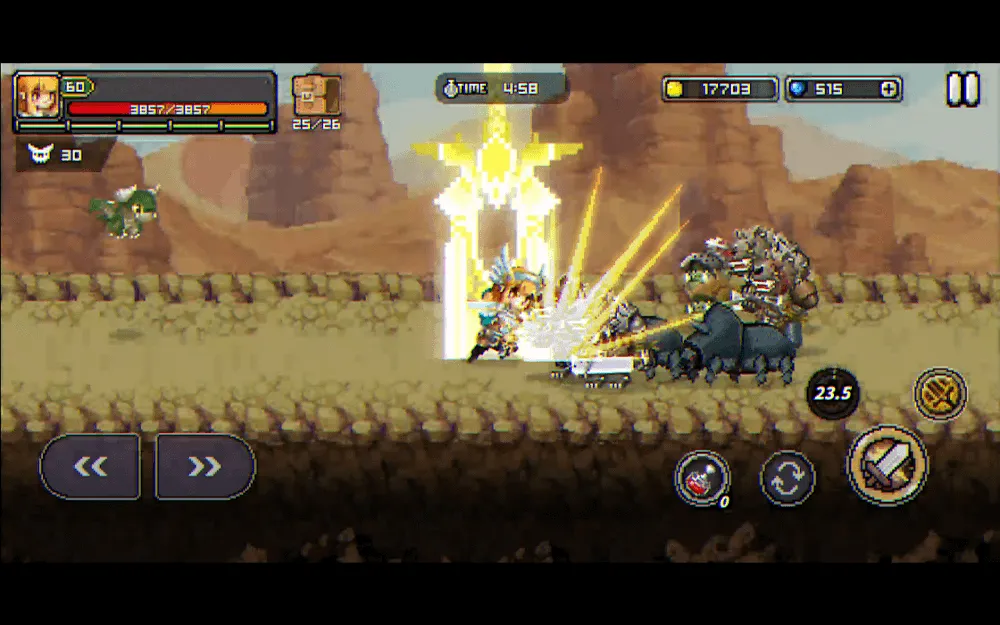Use the red health potion
The width and height of the screenshot is (1000, 625).
[x=701, y=478]
